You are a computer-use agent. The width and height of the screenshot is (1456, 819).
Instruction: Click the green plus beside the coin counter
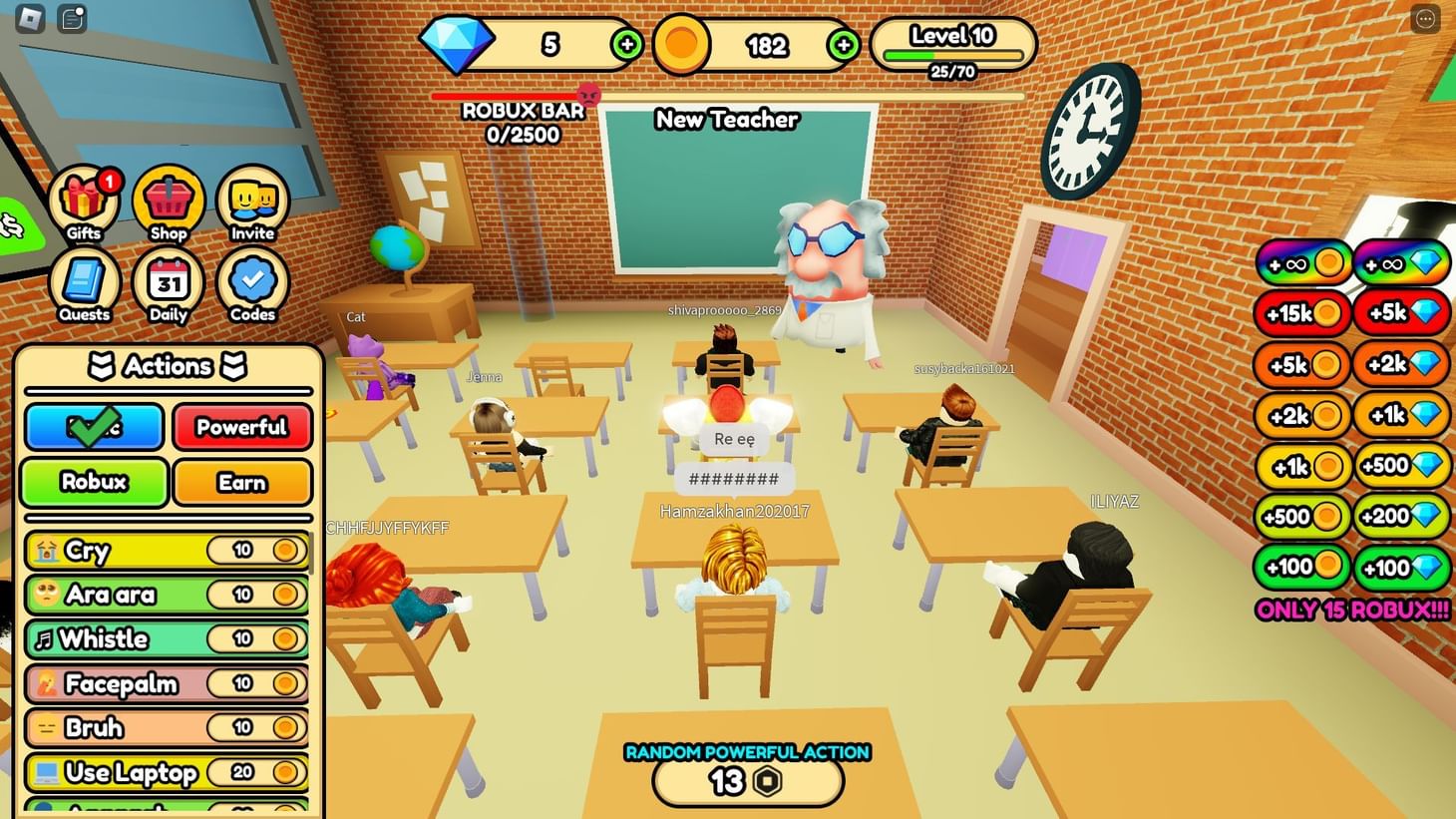point(843,45)
